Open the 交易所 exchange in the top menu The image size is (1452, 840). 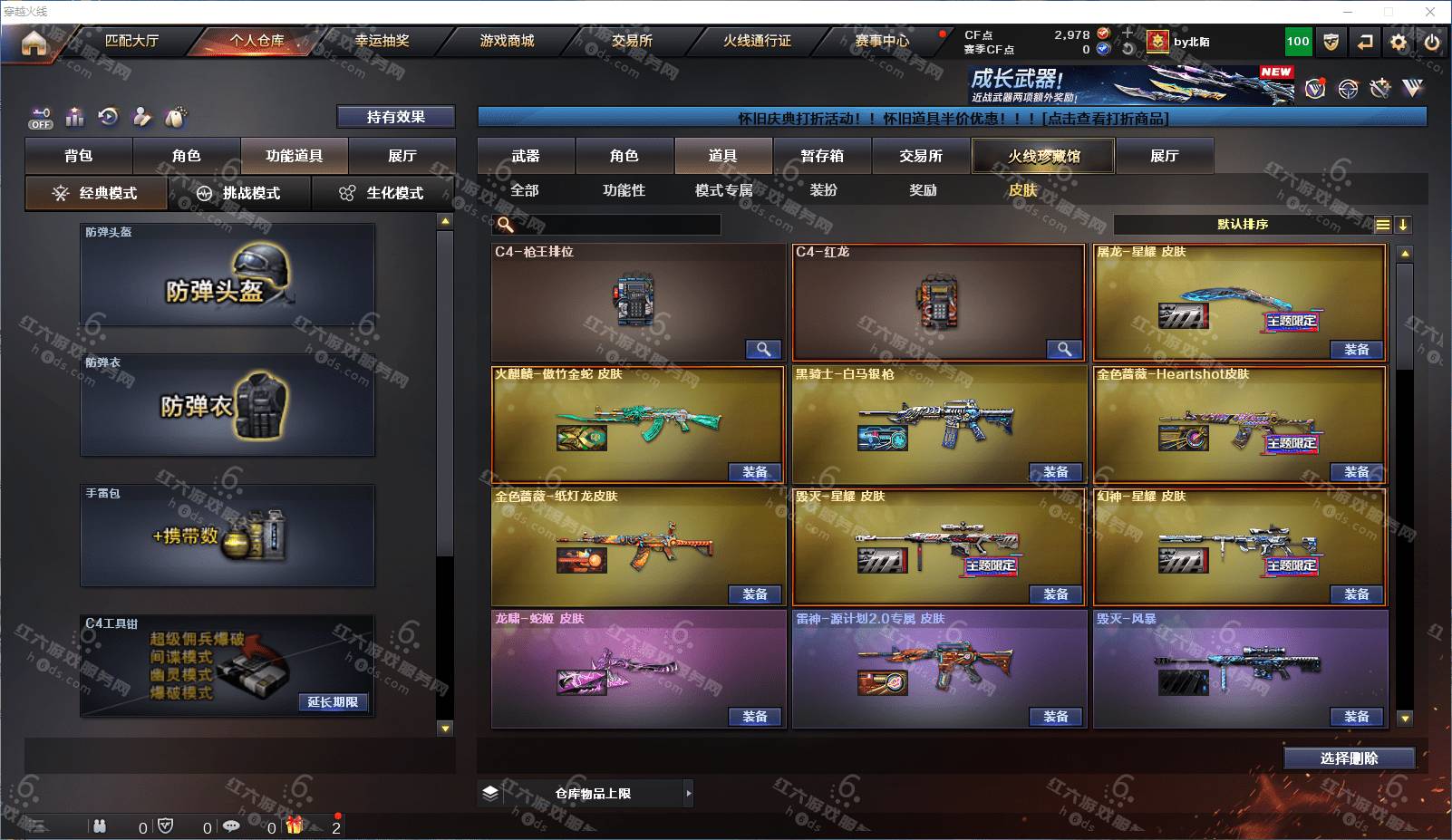point(632,41)
